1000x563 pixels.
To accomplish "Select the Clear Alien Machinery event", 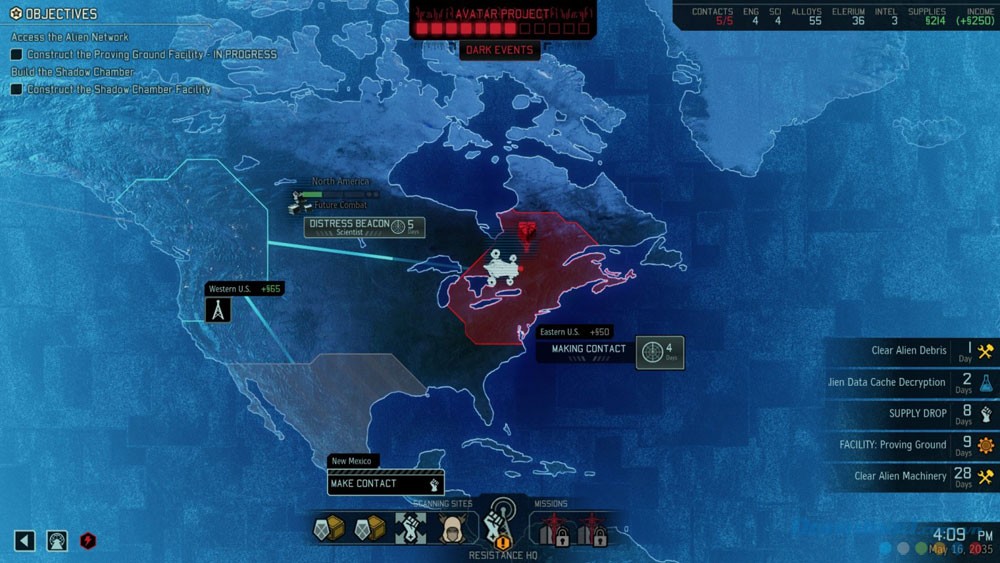I will point(910,476).
